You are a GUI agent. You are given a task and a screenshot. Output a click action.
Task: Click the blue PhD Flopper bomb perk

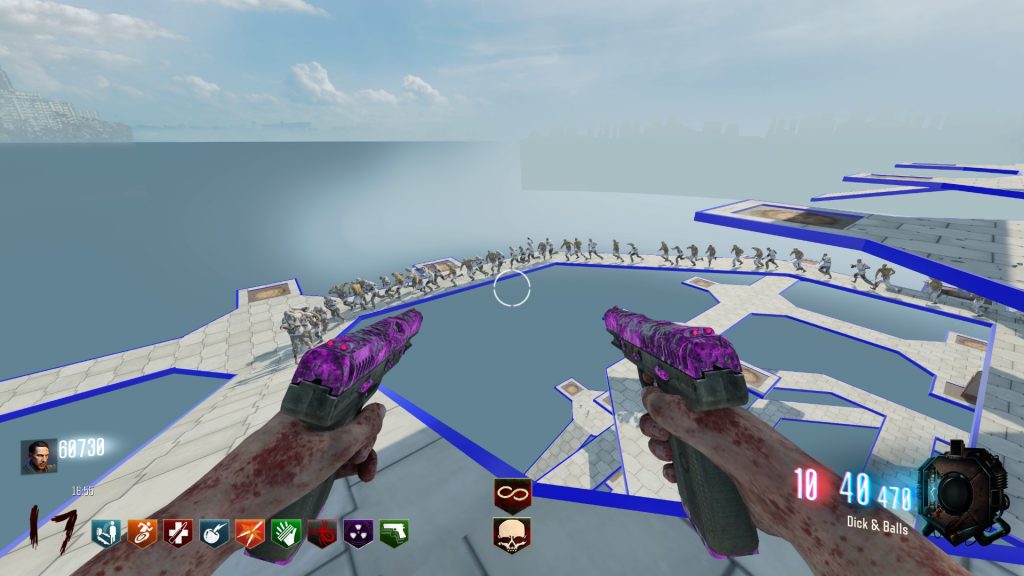[214, 533]
